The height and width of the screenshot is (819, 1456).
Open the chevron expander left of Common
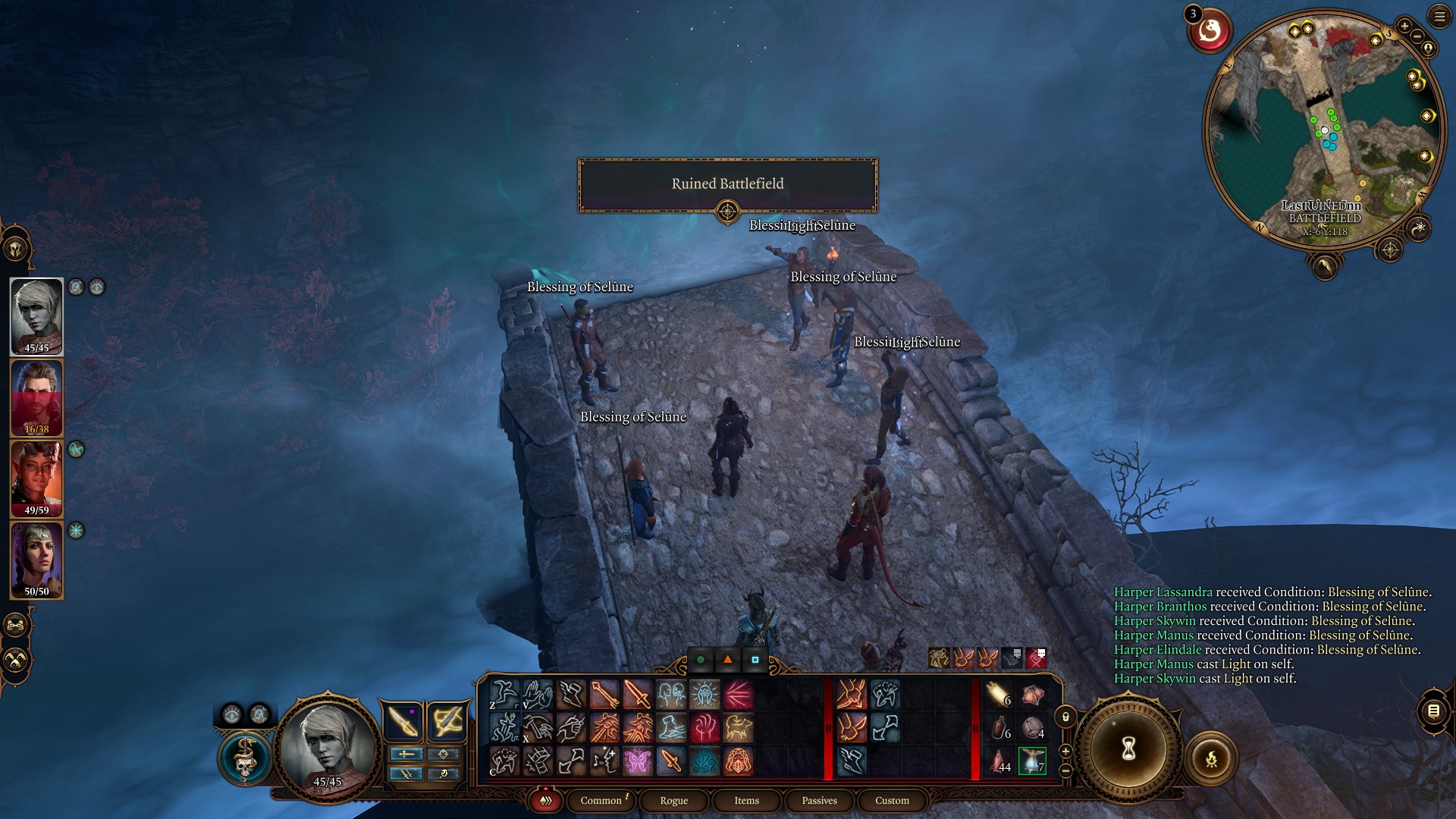(545, 800)
